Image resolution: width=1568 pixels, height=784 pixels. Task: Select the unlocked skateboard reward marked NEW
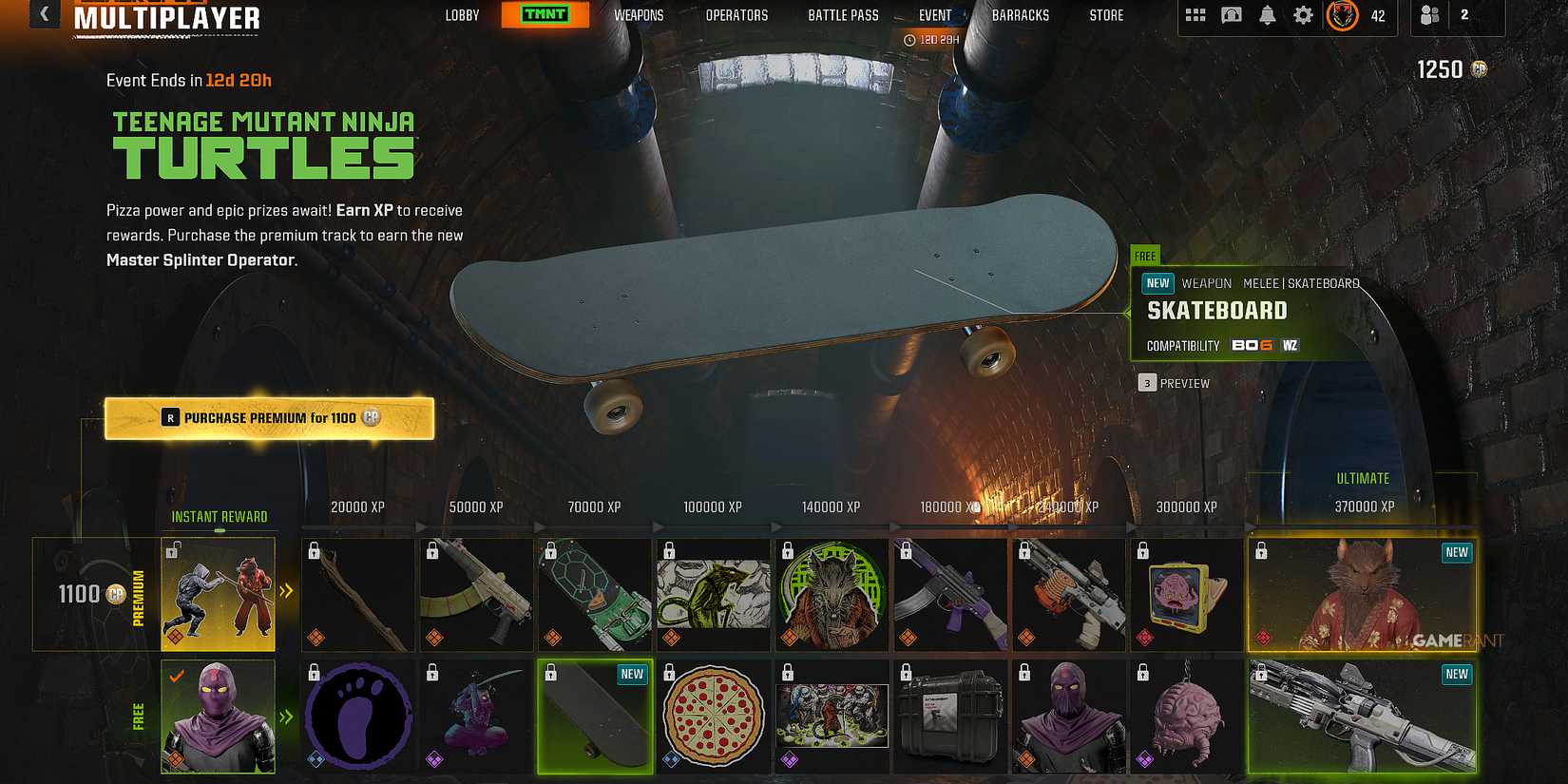[x=594, y=716]
